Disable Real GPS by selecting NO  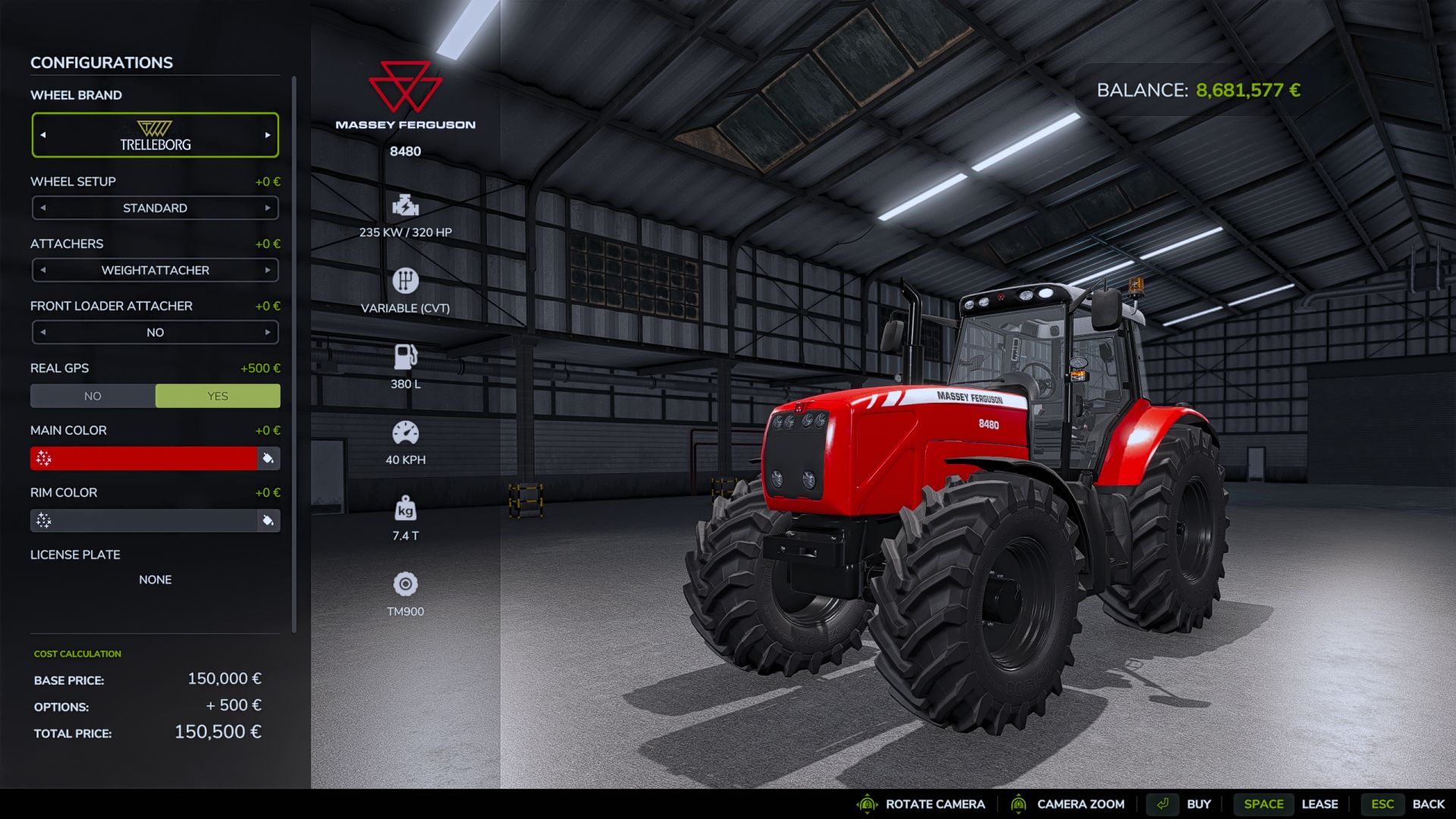pyautogui.click(x=92, y=395)
